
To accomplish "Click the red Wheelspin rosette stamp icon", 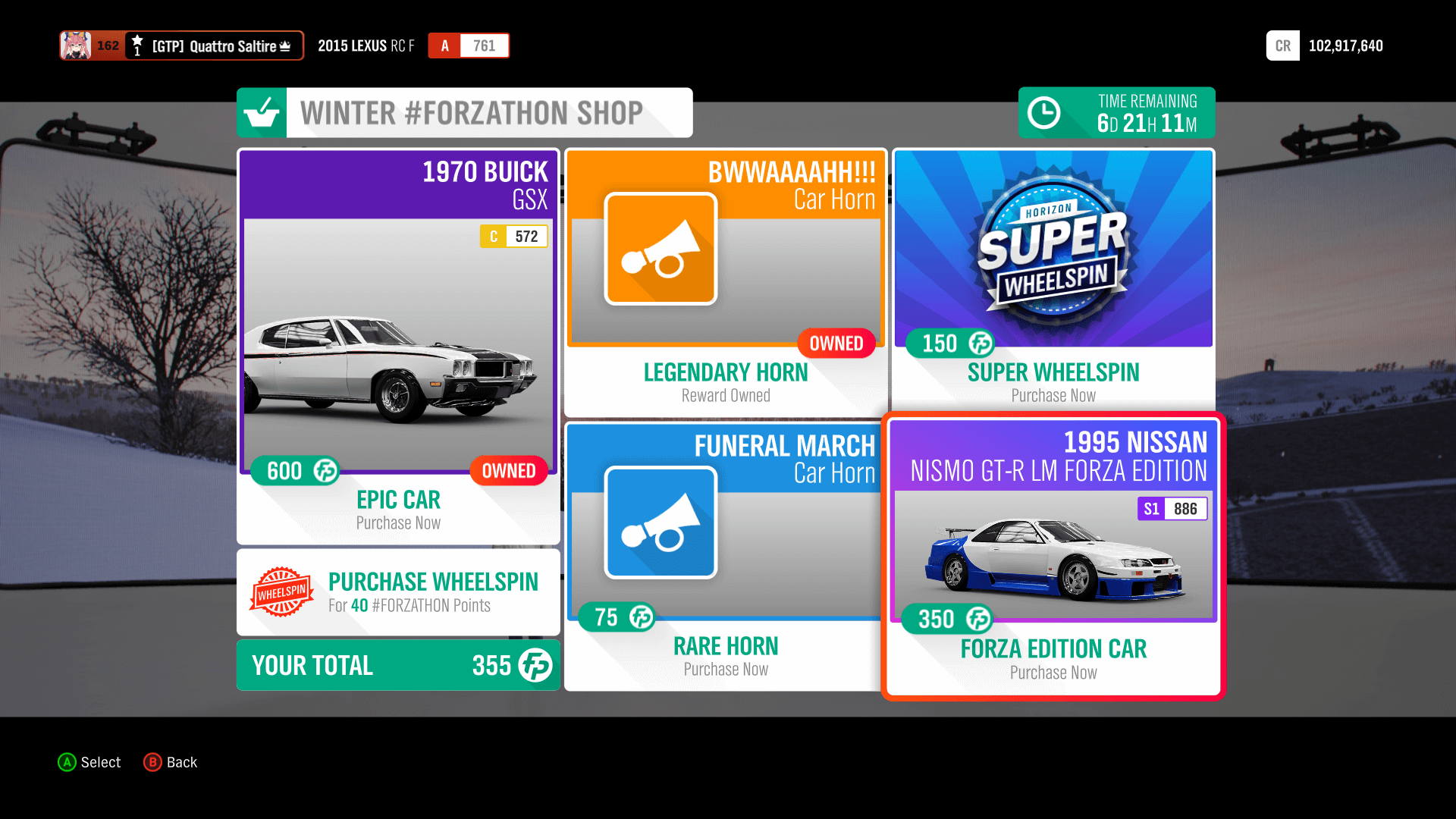I will click(282, 592).
